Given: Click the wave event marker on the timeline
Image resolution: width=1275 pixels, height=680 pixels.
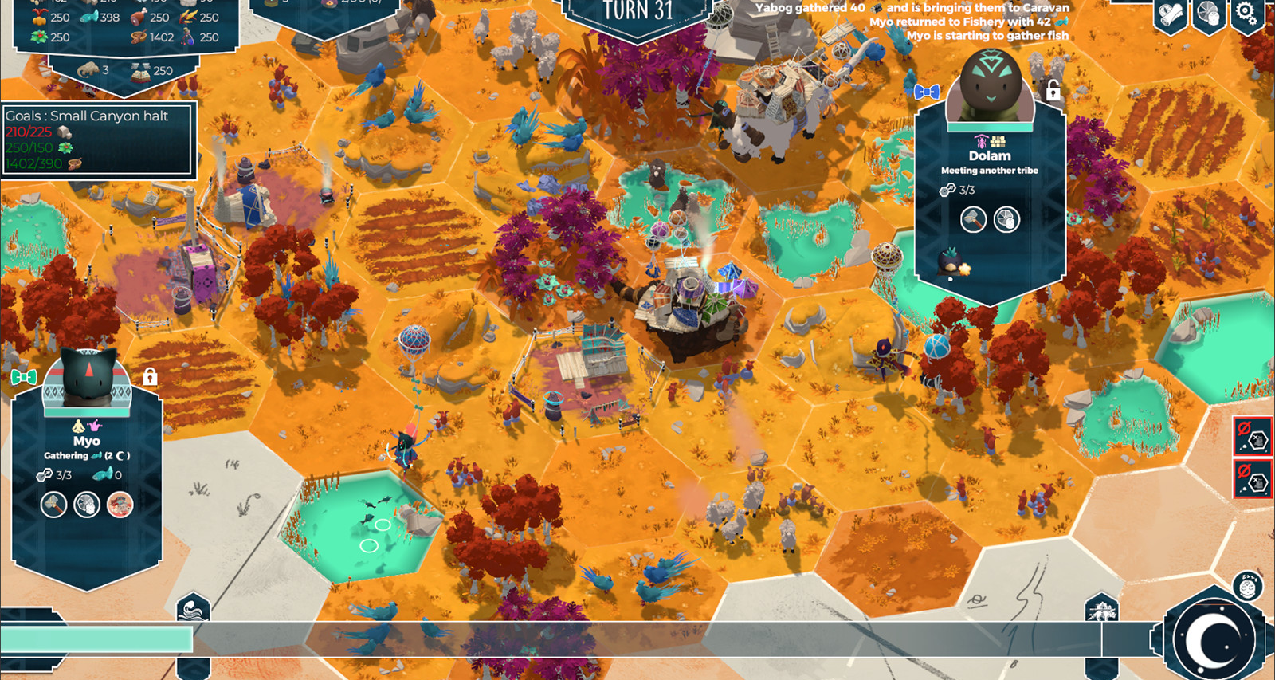Looking at the screenshot, I should point(193,608).
